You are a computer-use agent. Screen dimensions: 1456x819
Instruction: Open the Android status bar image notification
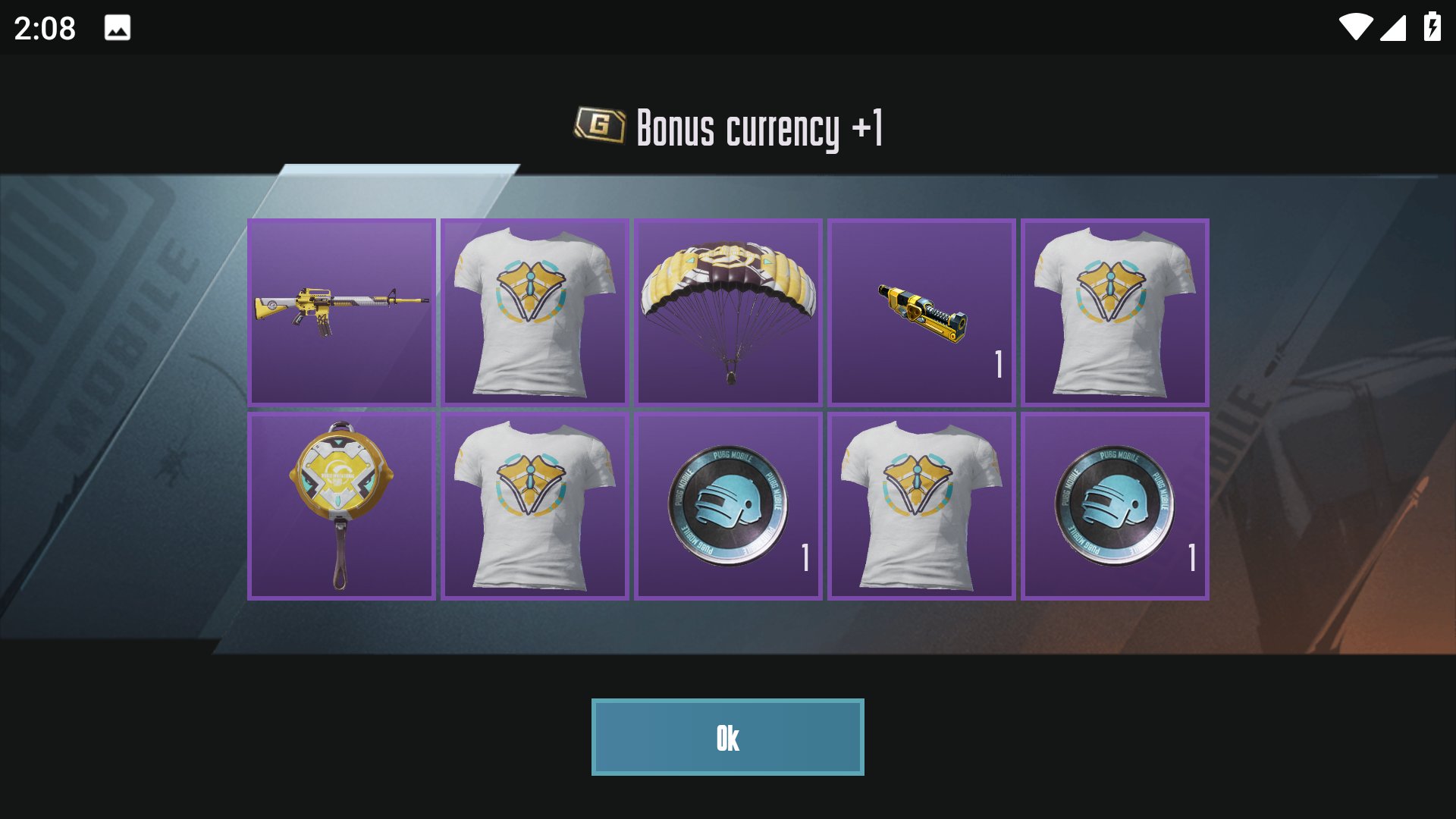click(x=118, y=28)
